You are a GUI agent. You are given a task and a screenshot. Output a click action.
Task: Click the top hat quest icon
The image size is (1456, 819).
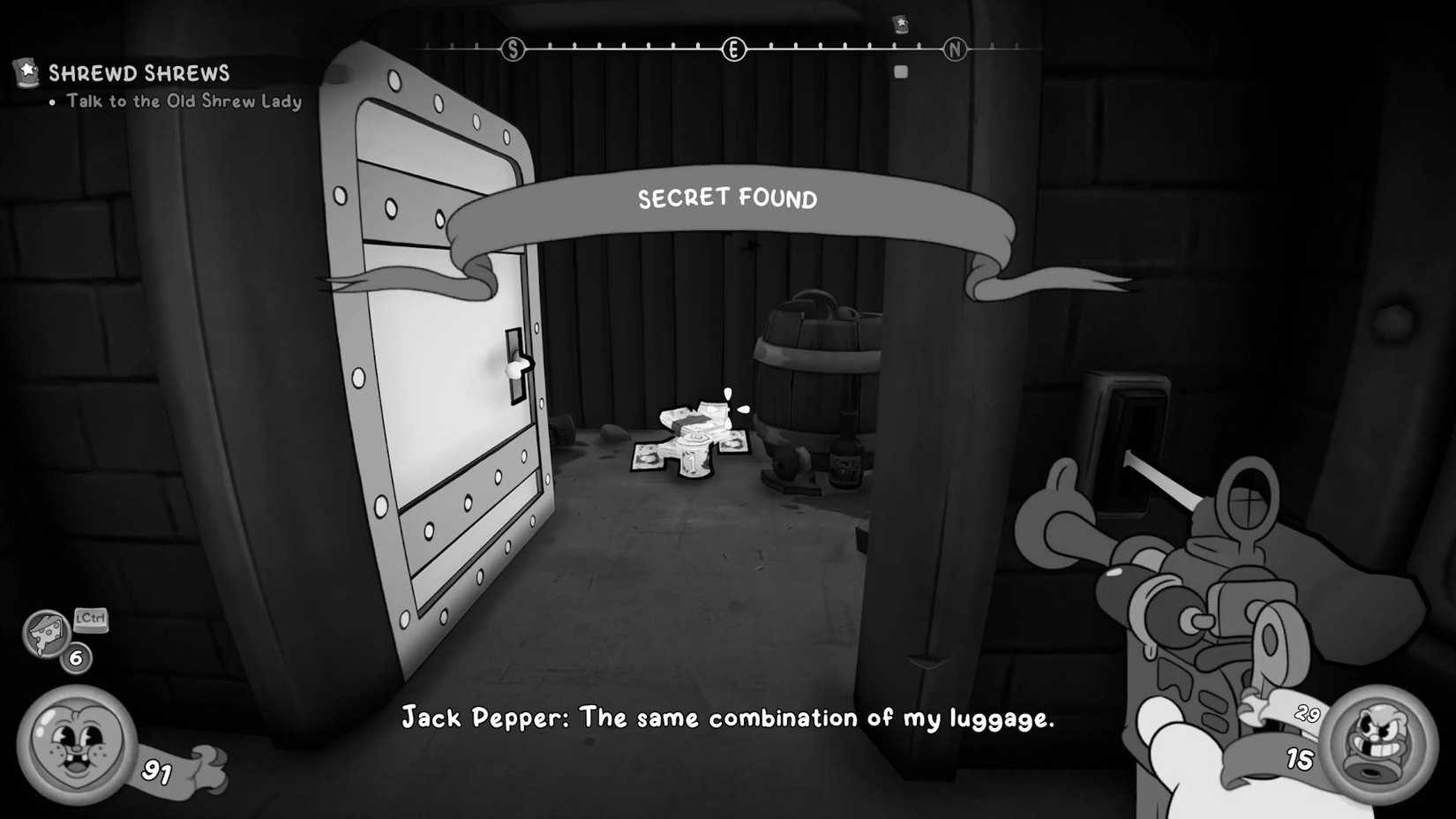[25, 73]
